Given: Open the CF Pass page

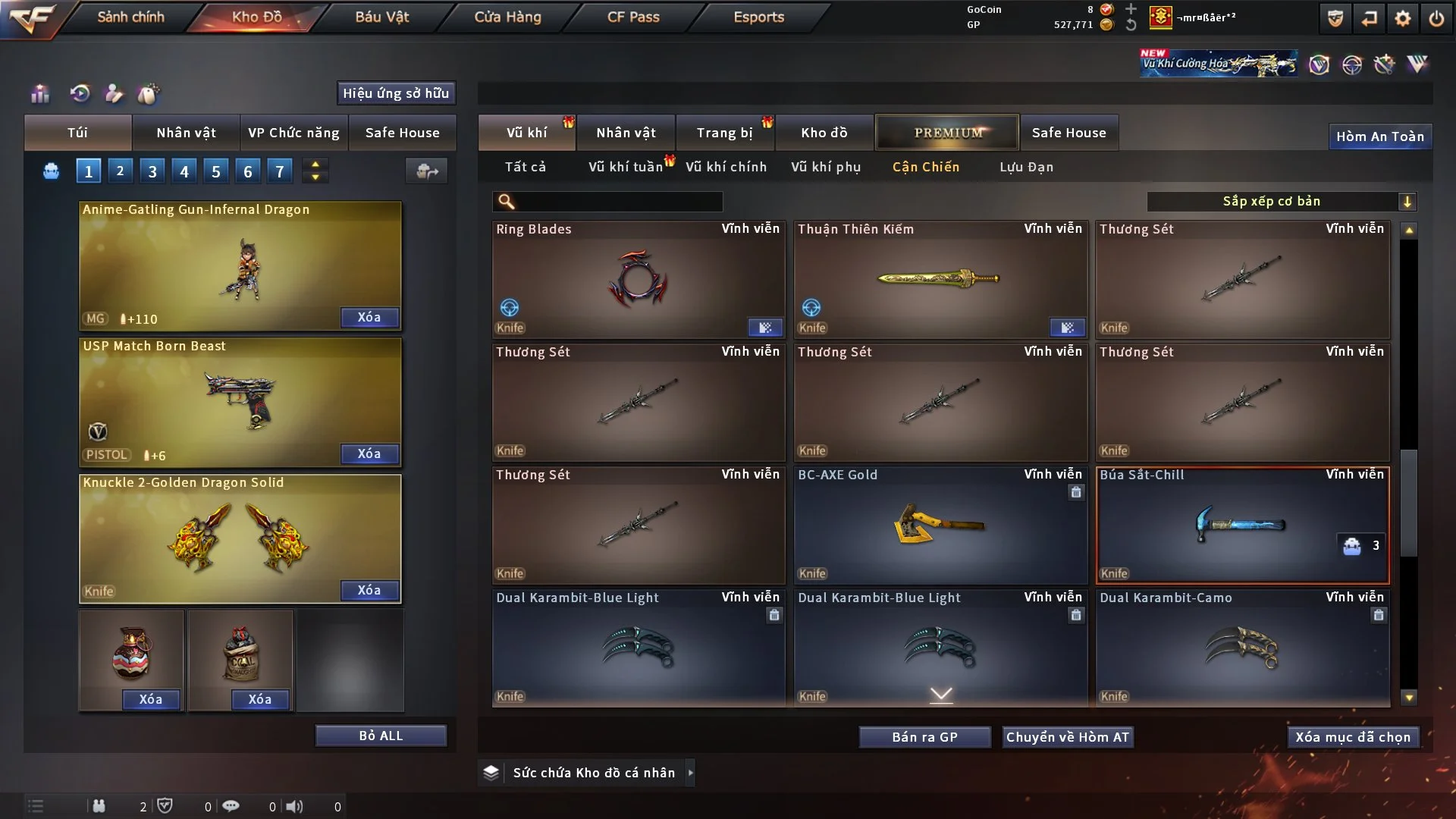Looking at the screenshot, I should (x=633, y=17).
